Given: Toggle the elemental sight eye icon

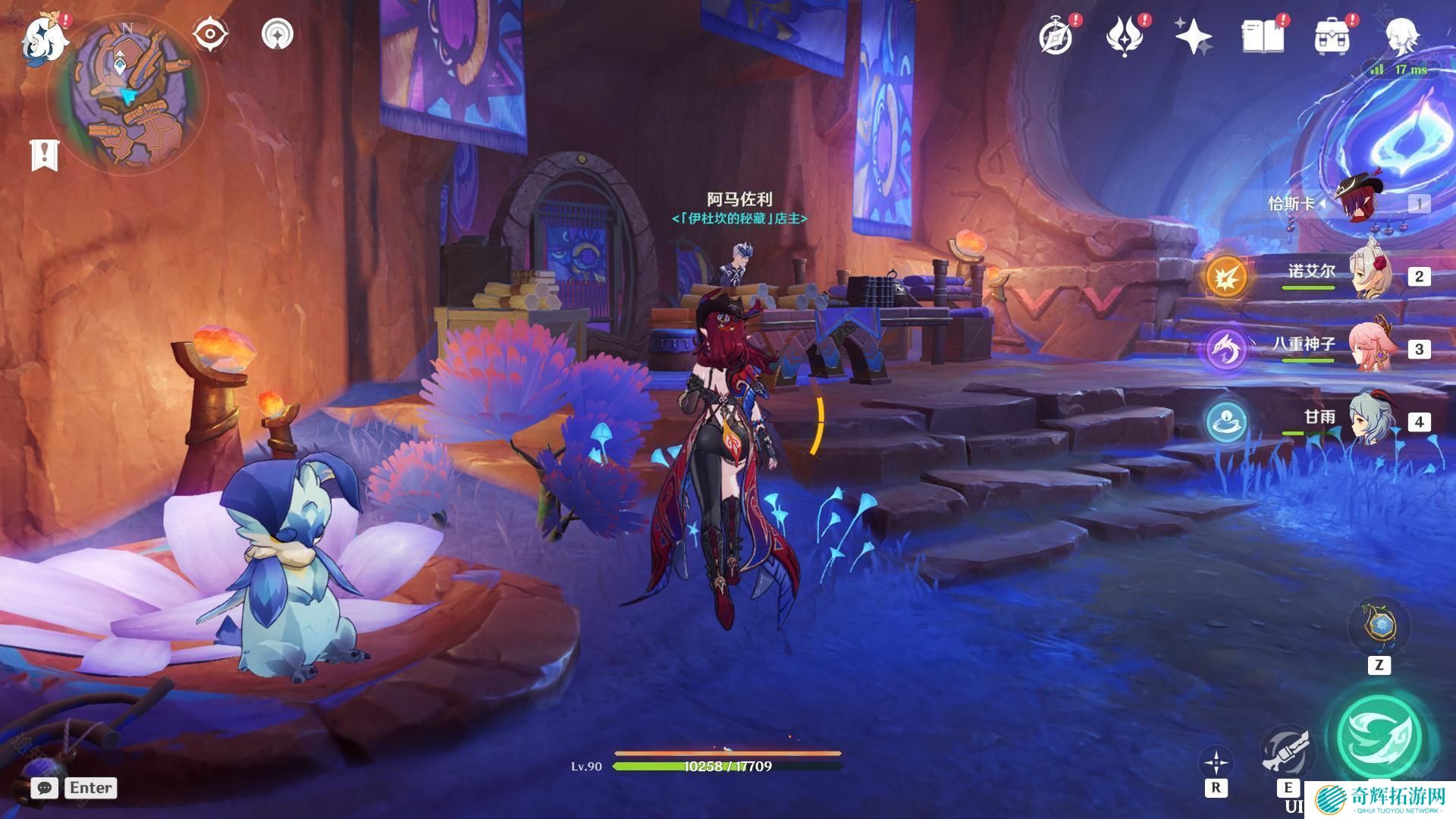Looking at the screenshot, I should click(209, 35).
